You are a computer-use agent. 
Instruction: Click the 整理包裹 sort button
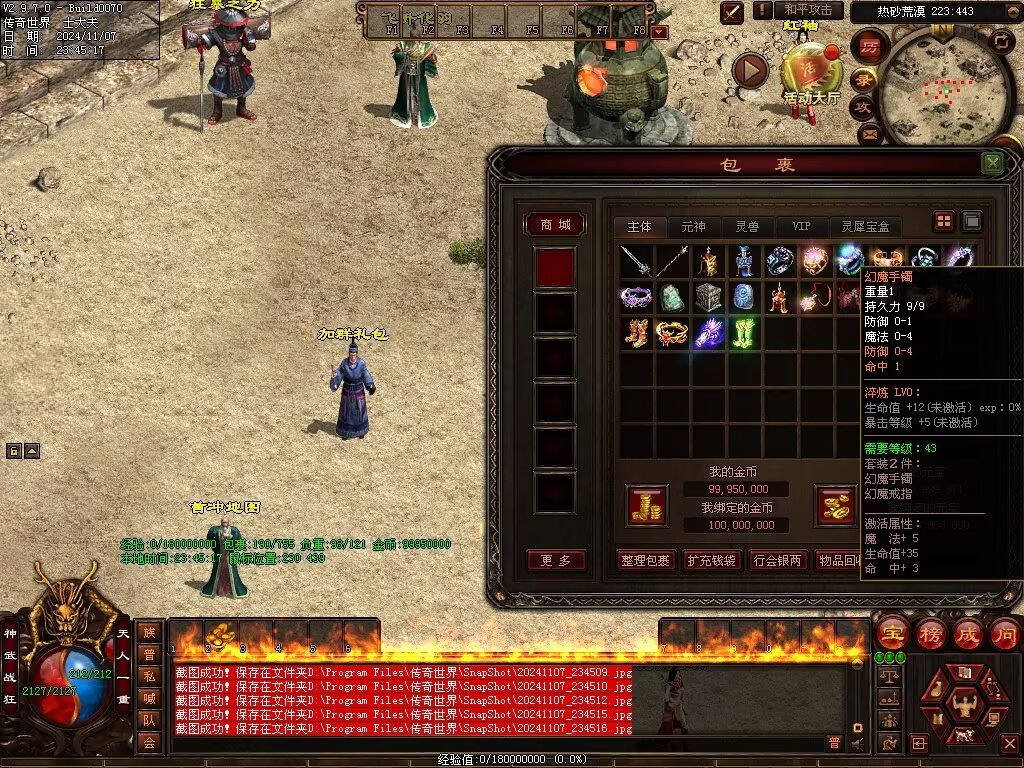click(646, 560)
